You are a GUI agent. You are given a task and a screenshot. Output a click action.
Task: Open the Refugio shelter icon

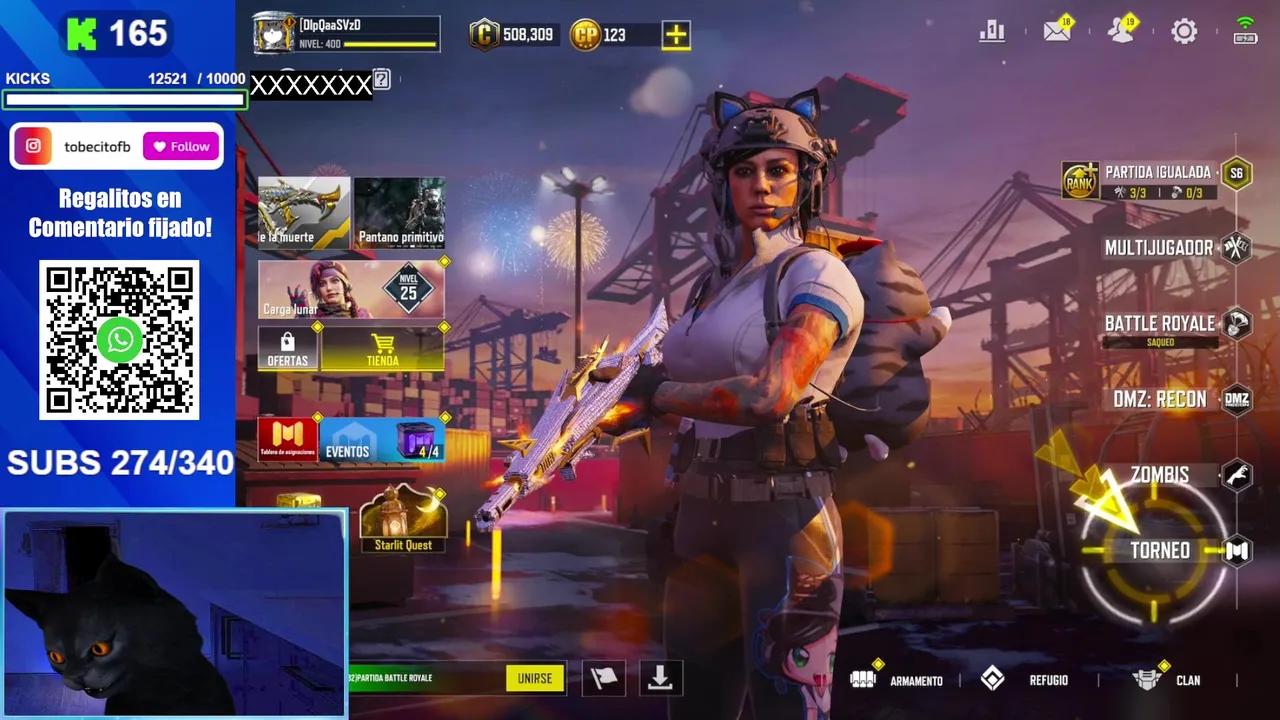[993, 679]
